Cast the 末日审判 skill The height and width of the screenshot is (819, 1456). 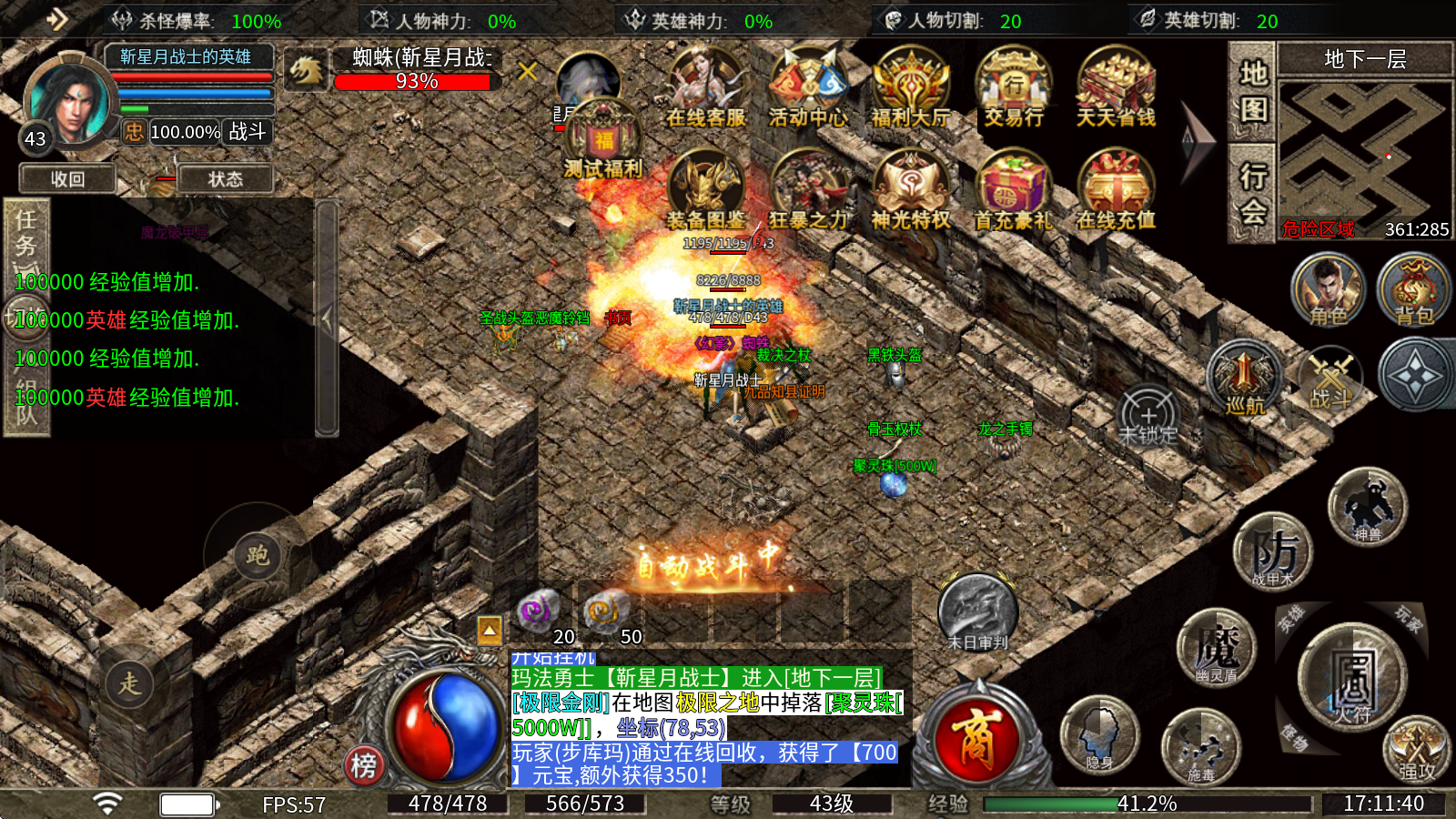(x=977, y=612)
